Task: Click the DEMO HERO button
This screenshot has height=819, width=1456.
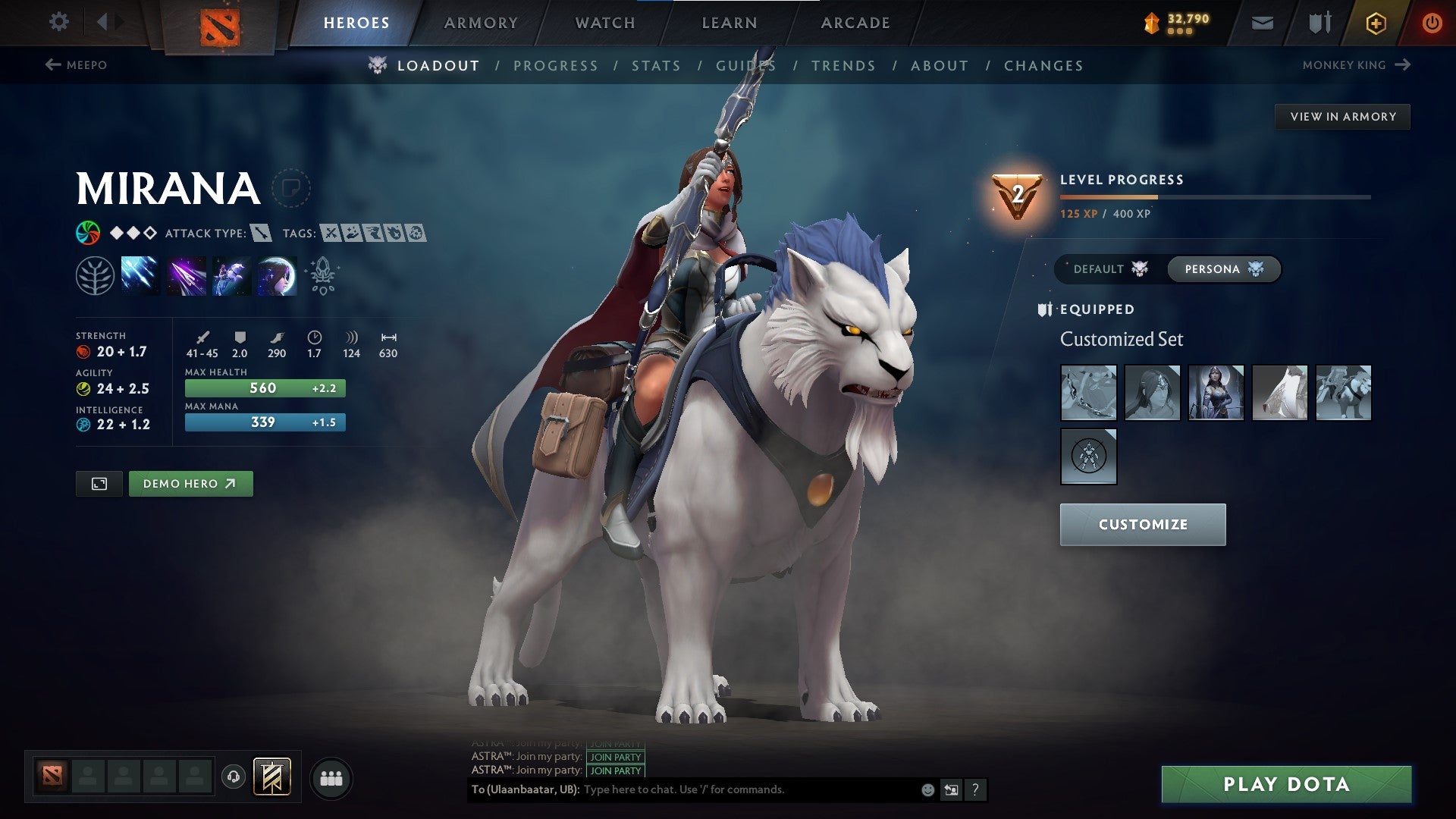Action: [190, 483]
